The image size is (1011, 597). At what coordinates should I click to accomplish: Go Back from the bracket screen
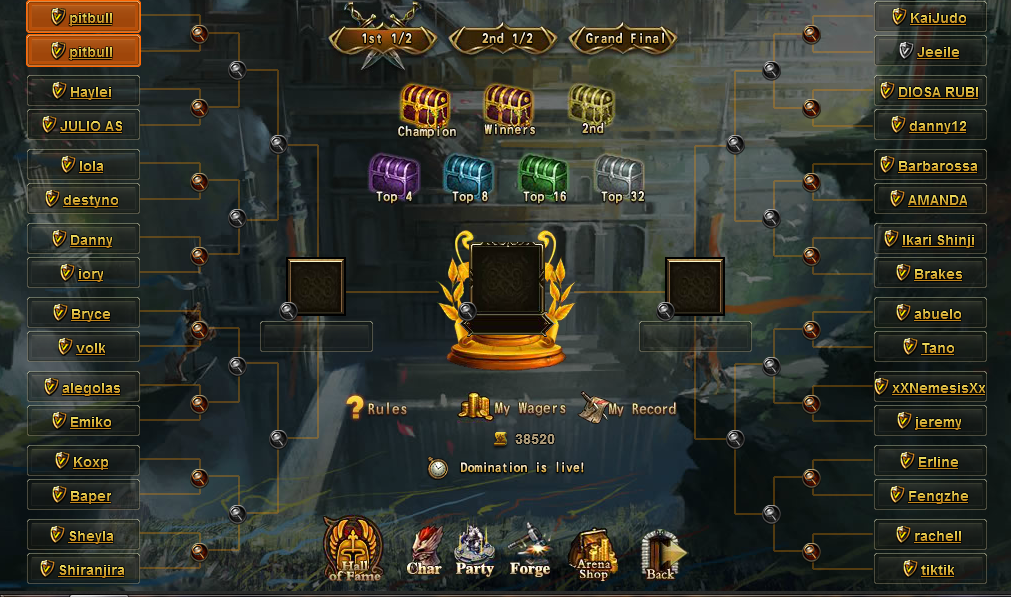(x=661, y=553)
